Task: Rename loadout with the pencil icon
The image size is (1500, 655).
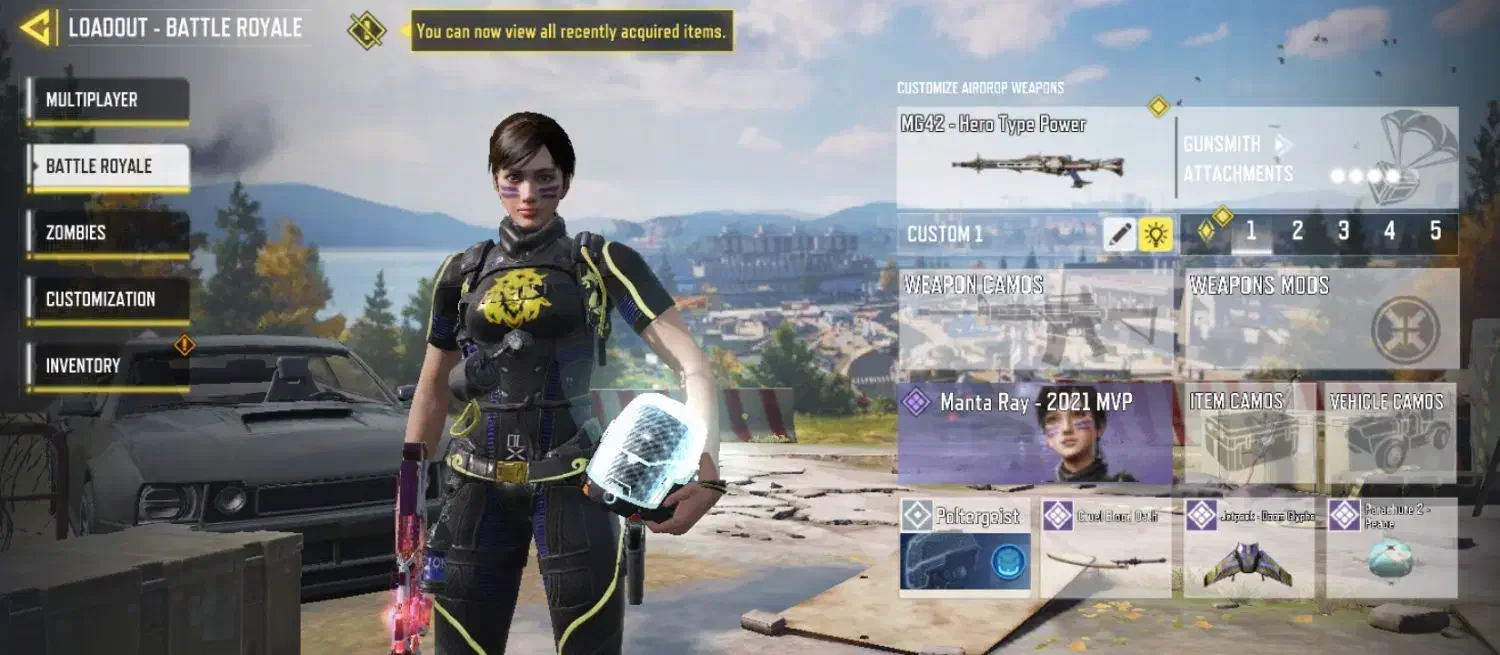Action: pyautogui.click(x=1120, y=234)
